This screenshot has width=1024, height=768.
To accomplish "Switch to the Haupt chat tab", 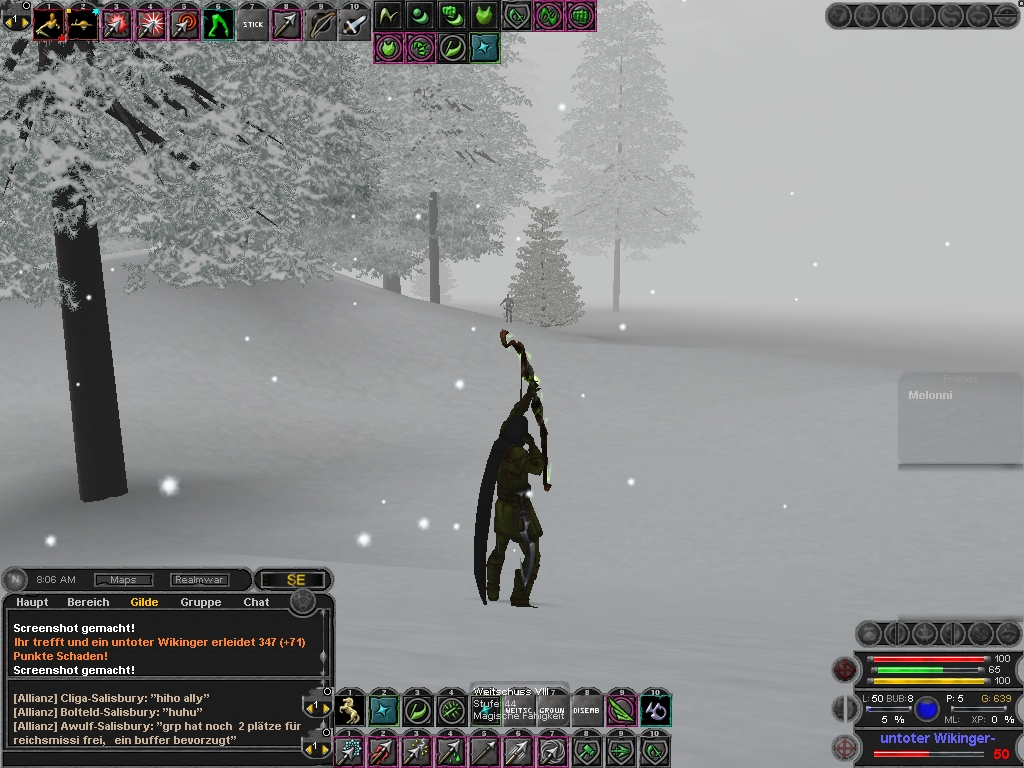I will pos(32,602).
